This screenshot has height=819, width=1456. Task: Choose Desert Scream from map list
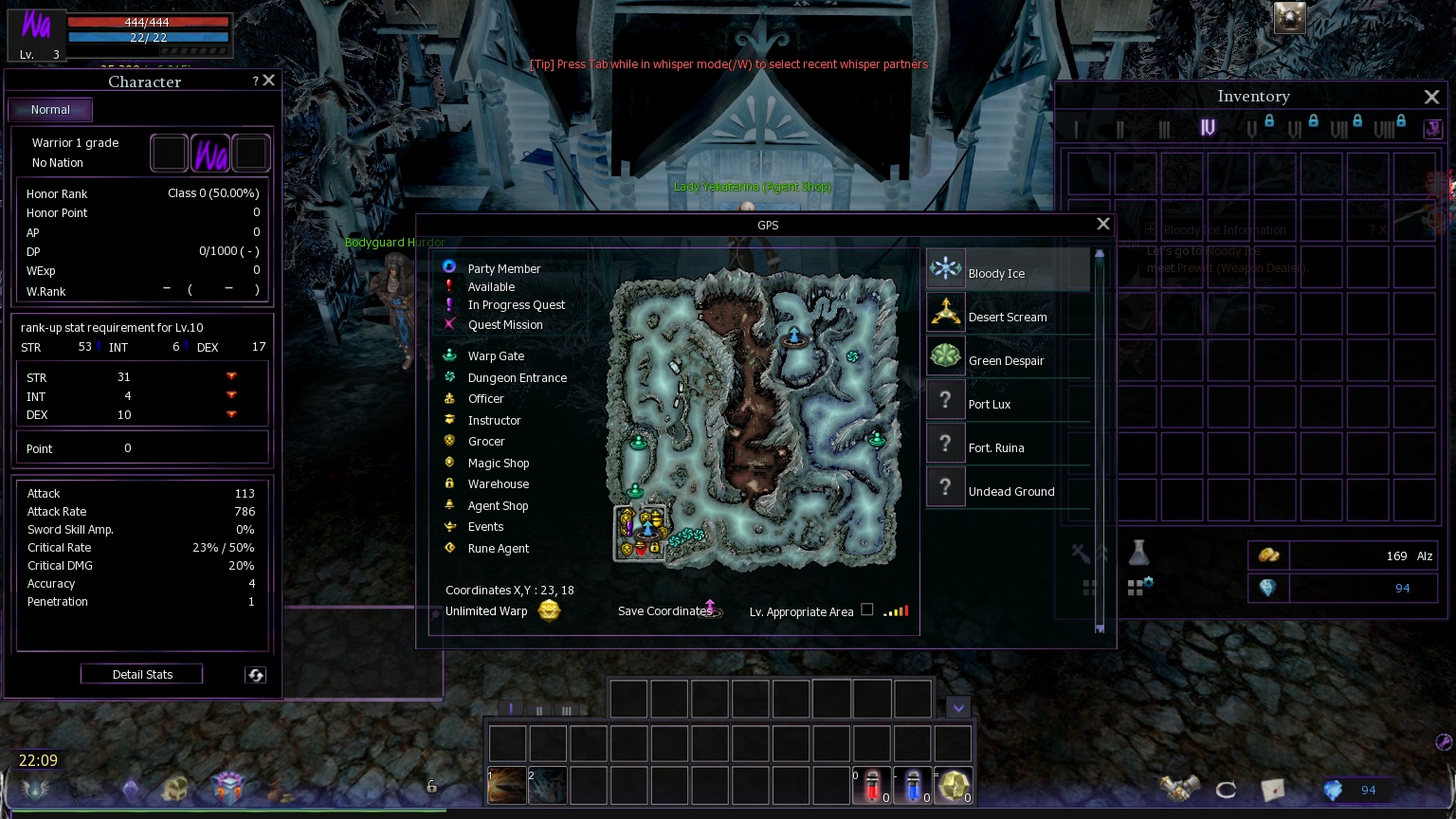point(1007,315)
